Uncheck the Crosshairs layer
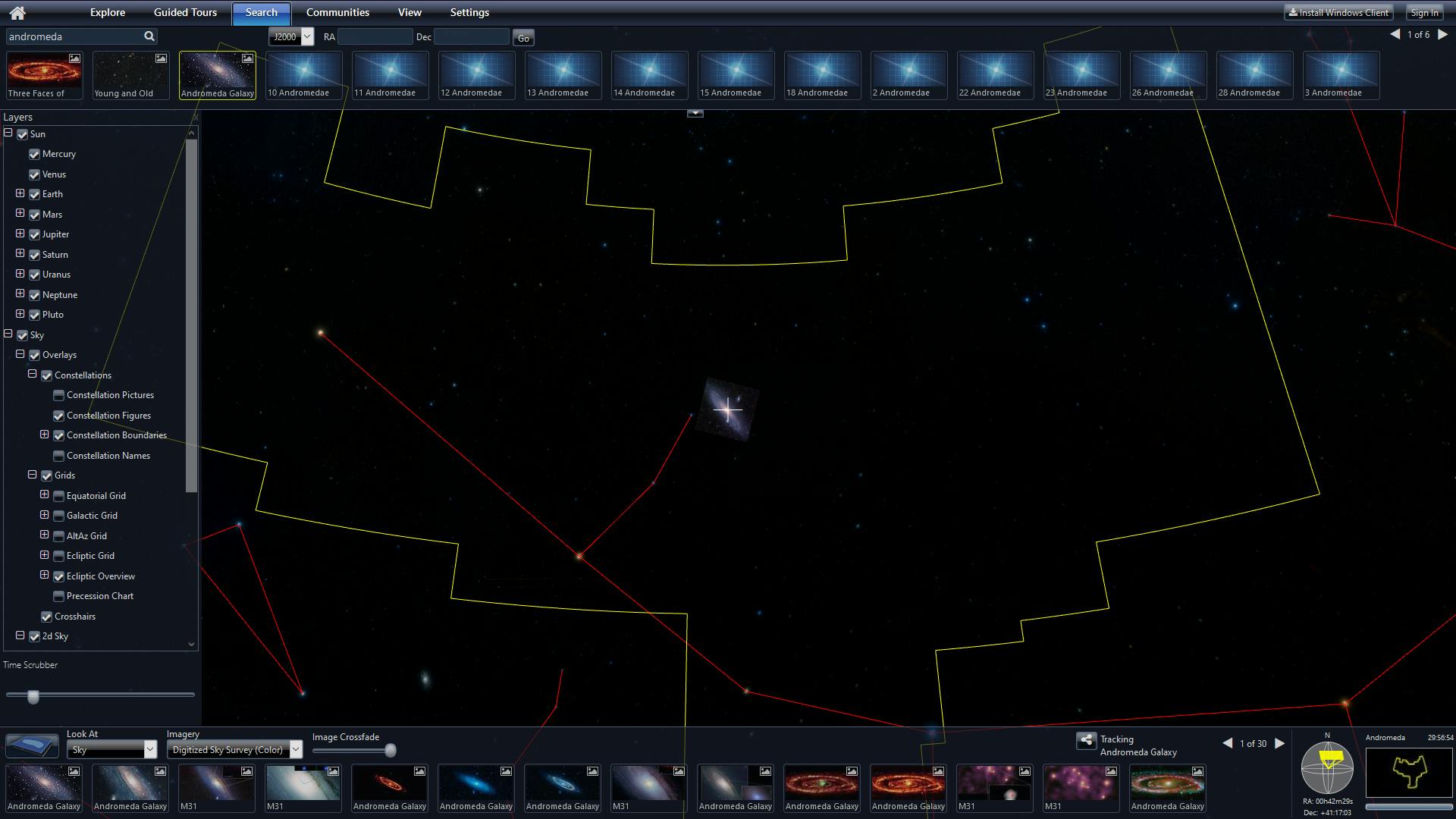 click(47, 617)
